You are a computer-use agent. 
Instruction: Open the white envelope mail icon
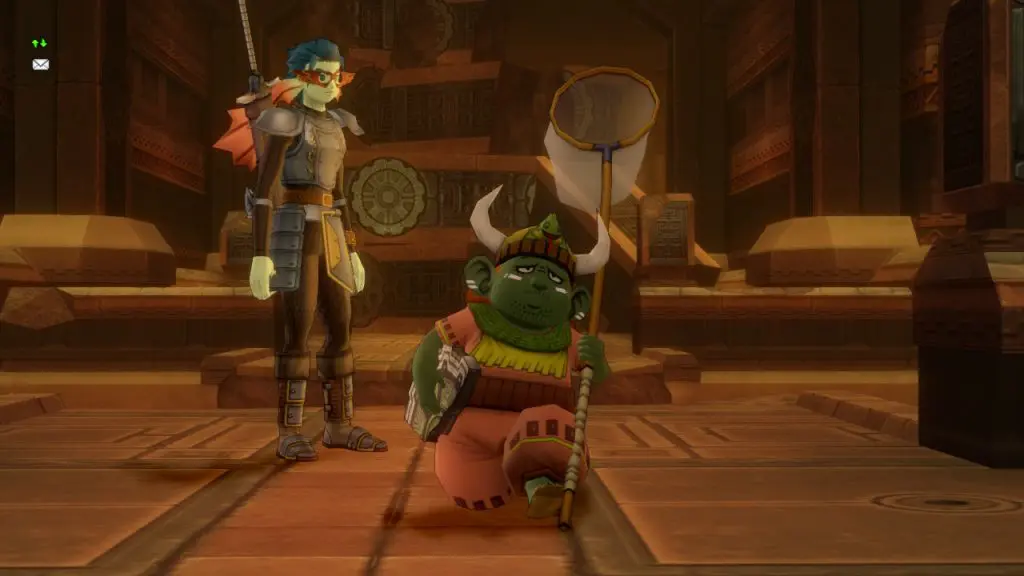pyautogui.click(x=40, y=64)
